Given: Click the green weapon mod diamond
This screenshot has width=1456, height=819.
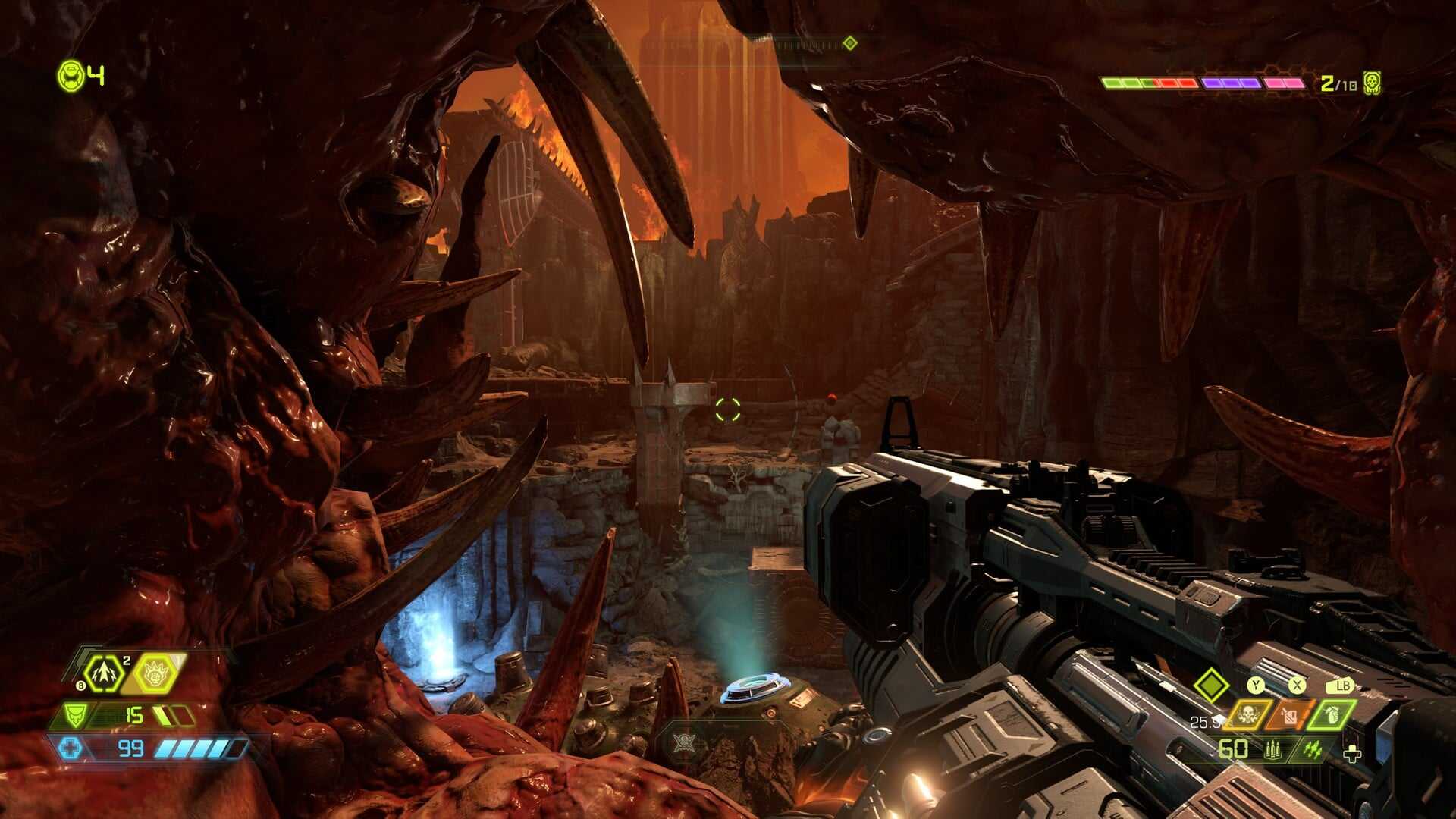Looking at the screenshot, I should click(1211, 686).
